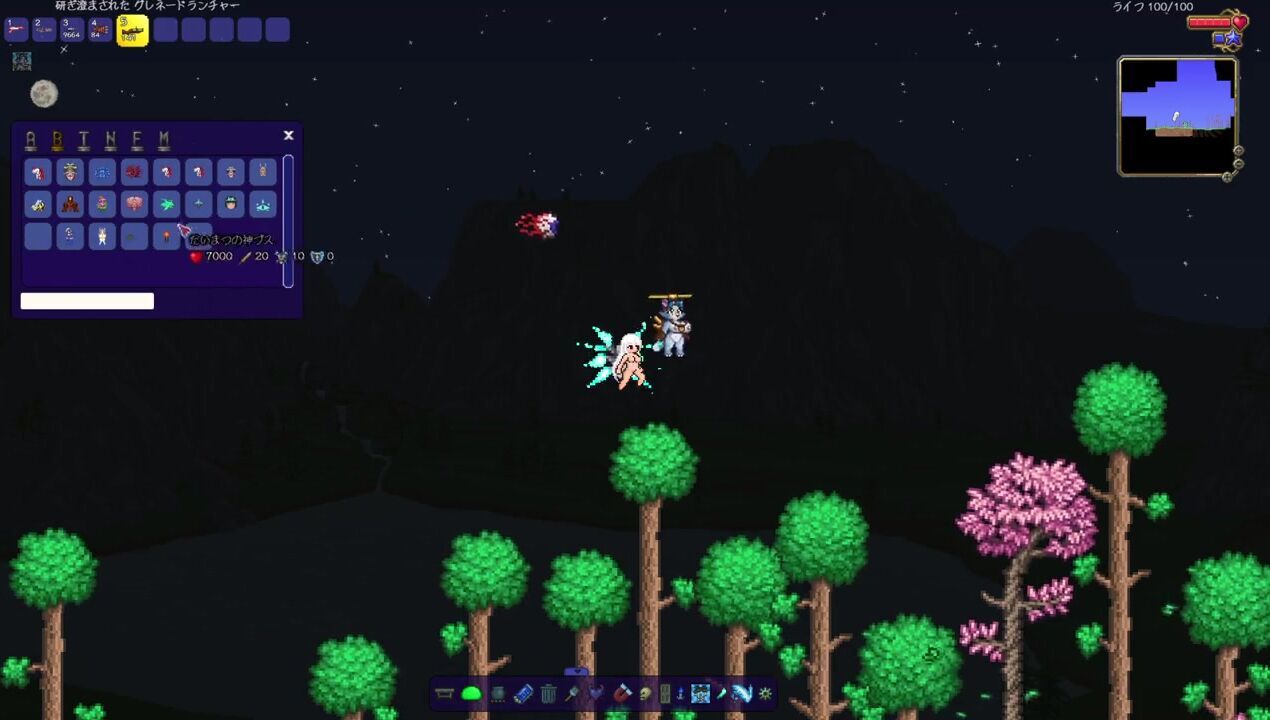Zoom in the minimap with plus button
Screen dimensions: 1270x720
[x=1238, y=151]
